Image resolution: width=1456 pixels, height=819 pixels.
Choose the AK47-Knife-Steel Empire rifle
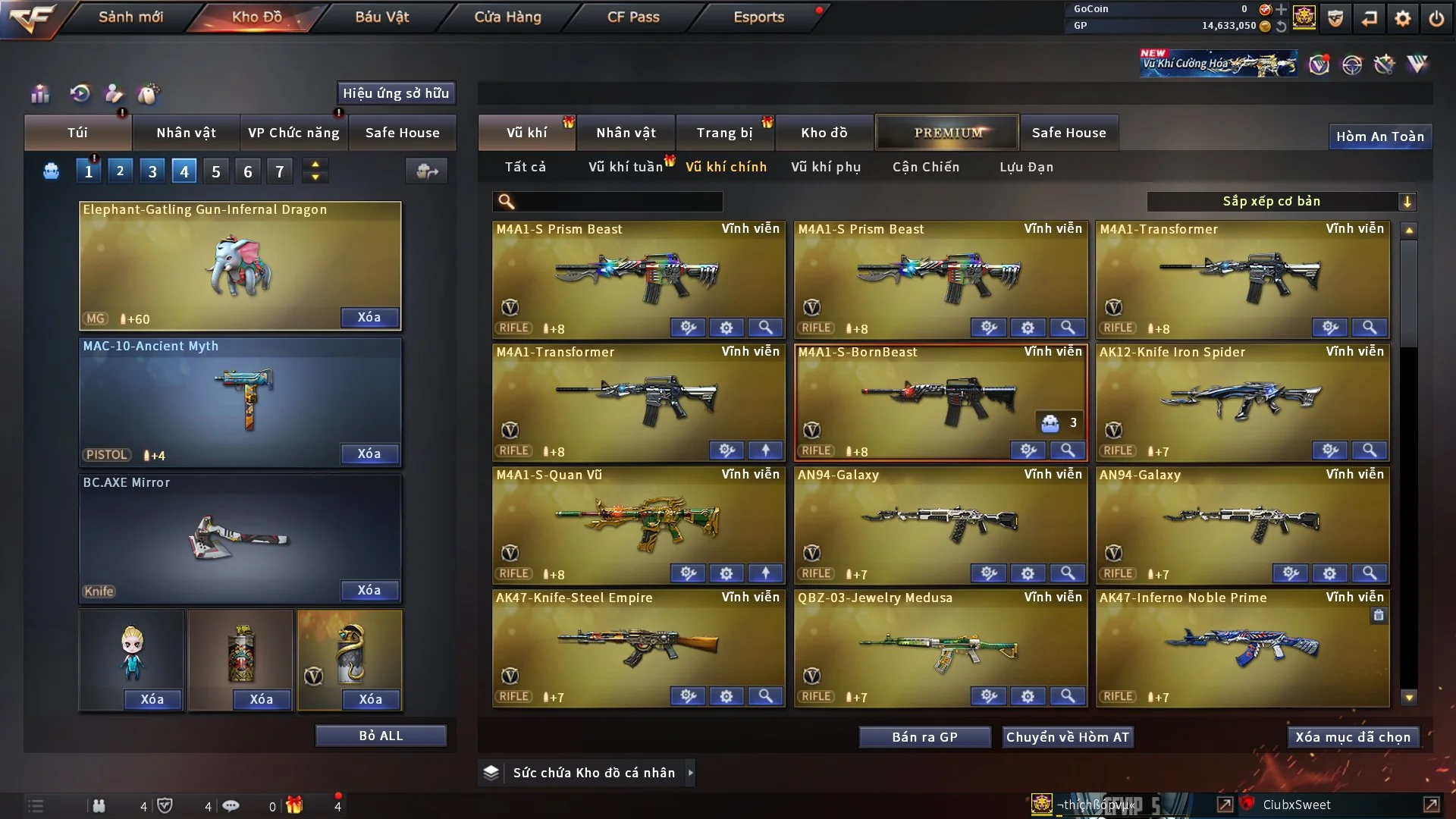tap(639, 646)
